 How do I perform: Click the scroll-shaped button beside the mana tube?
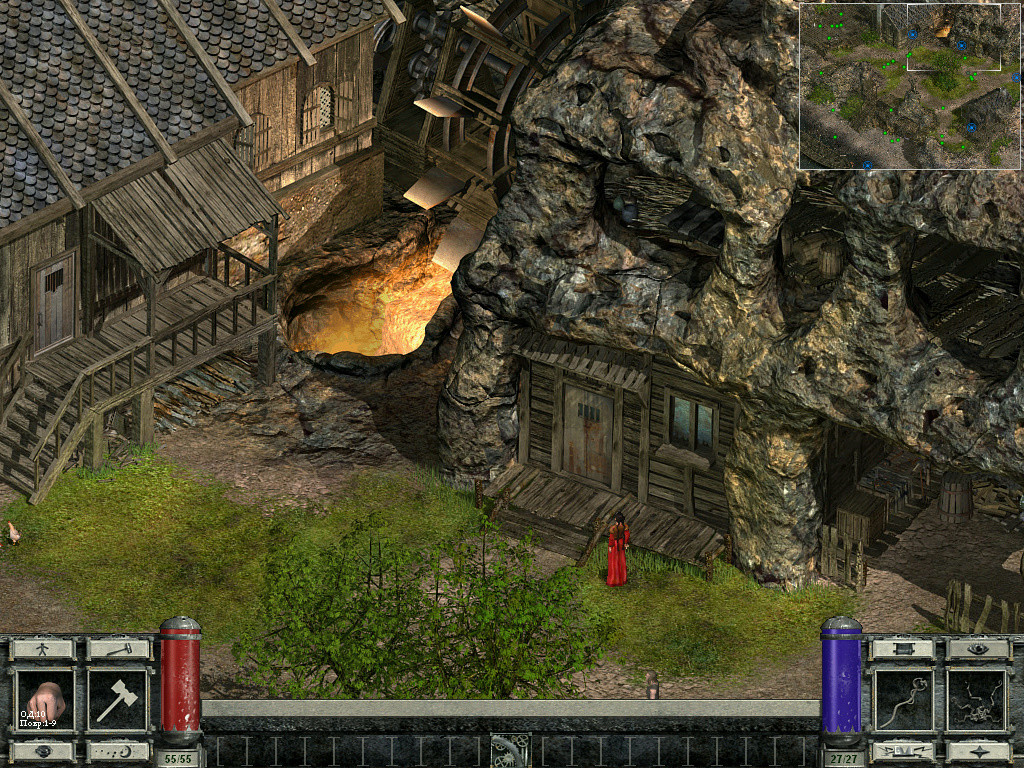902,649
